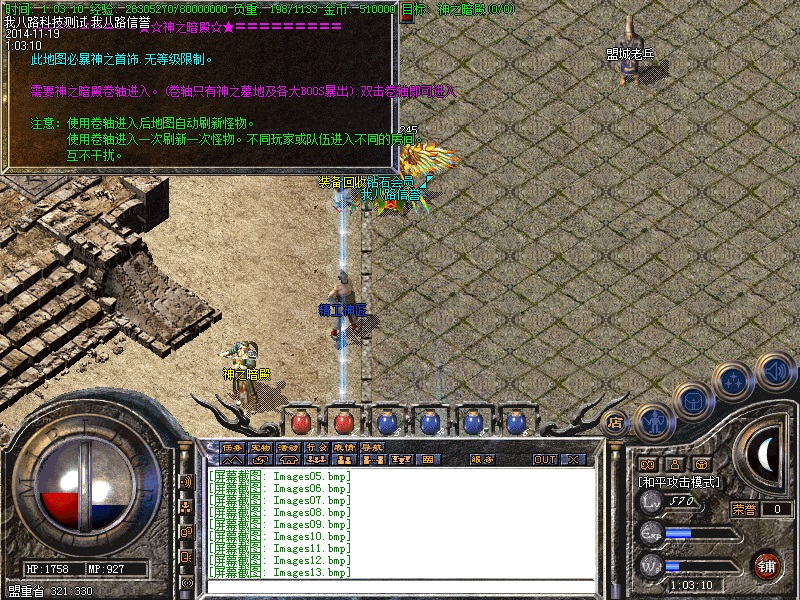Open the 宠物 pet panel

(260, 447)
